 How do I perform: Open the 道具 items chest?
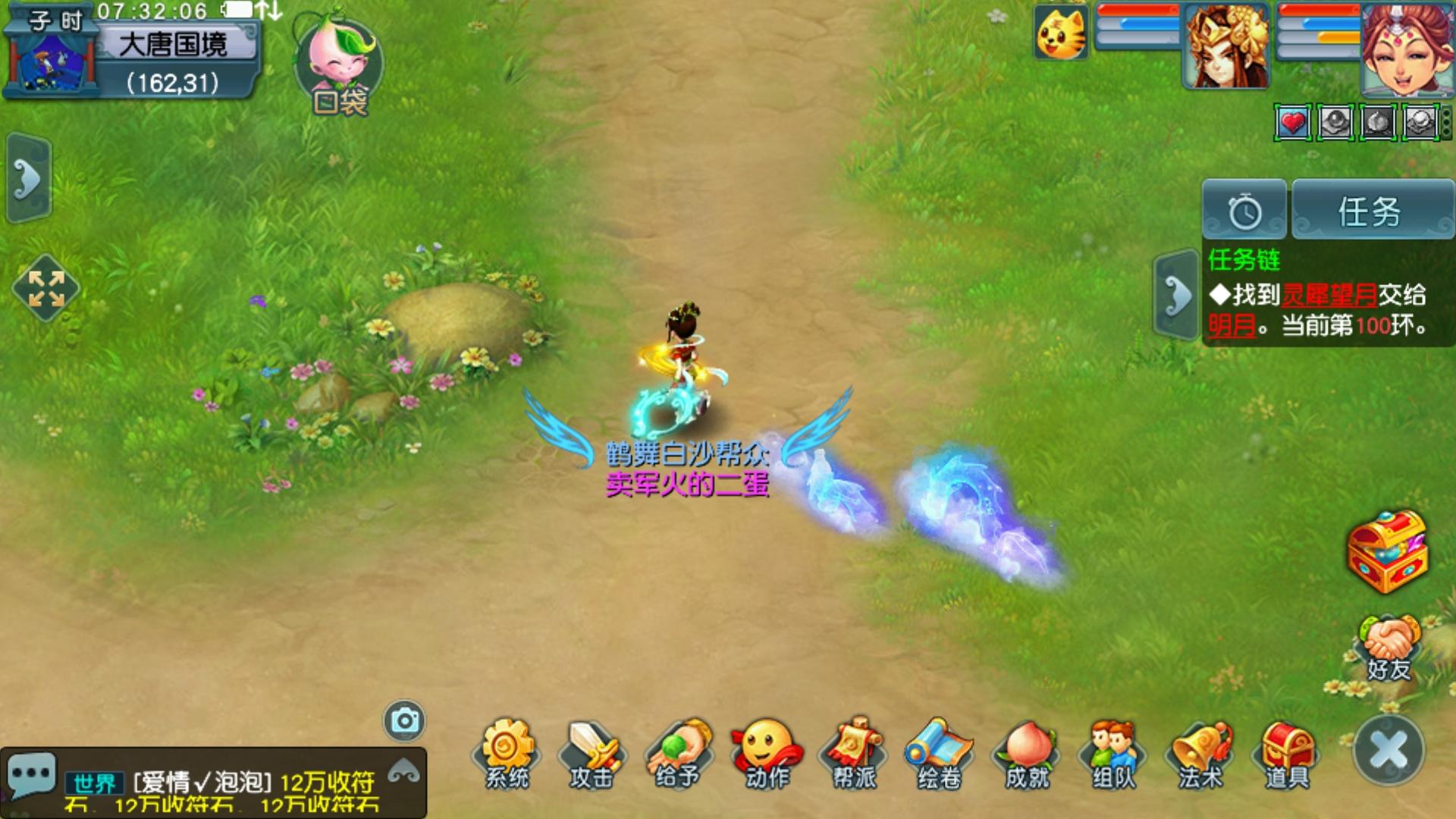[x=1287, y=752]
